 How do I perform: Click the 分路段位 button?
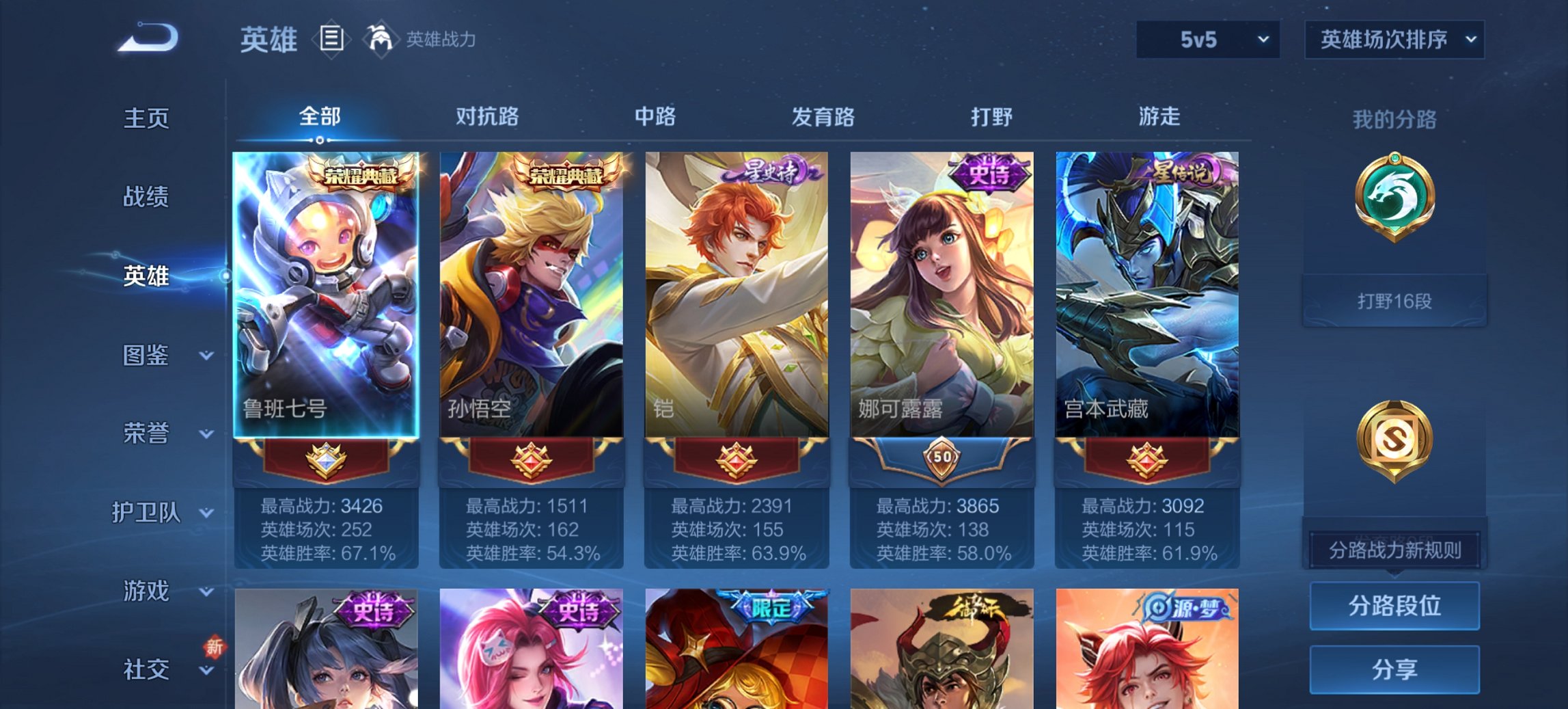[x=1394, y=606]
